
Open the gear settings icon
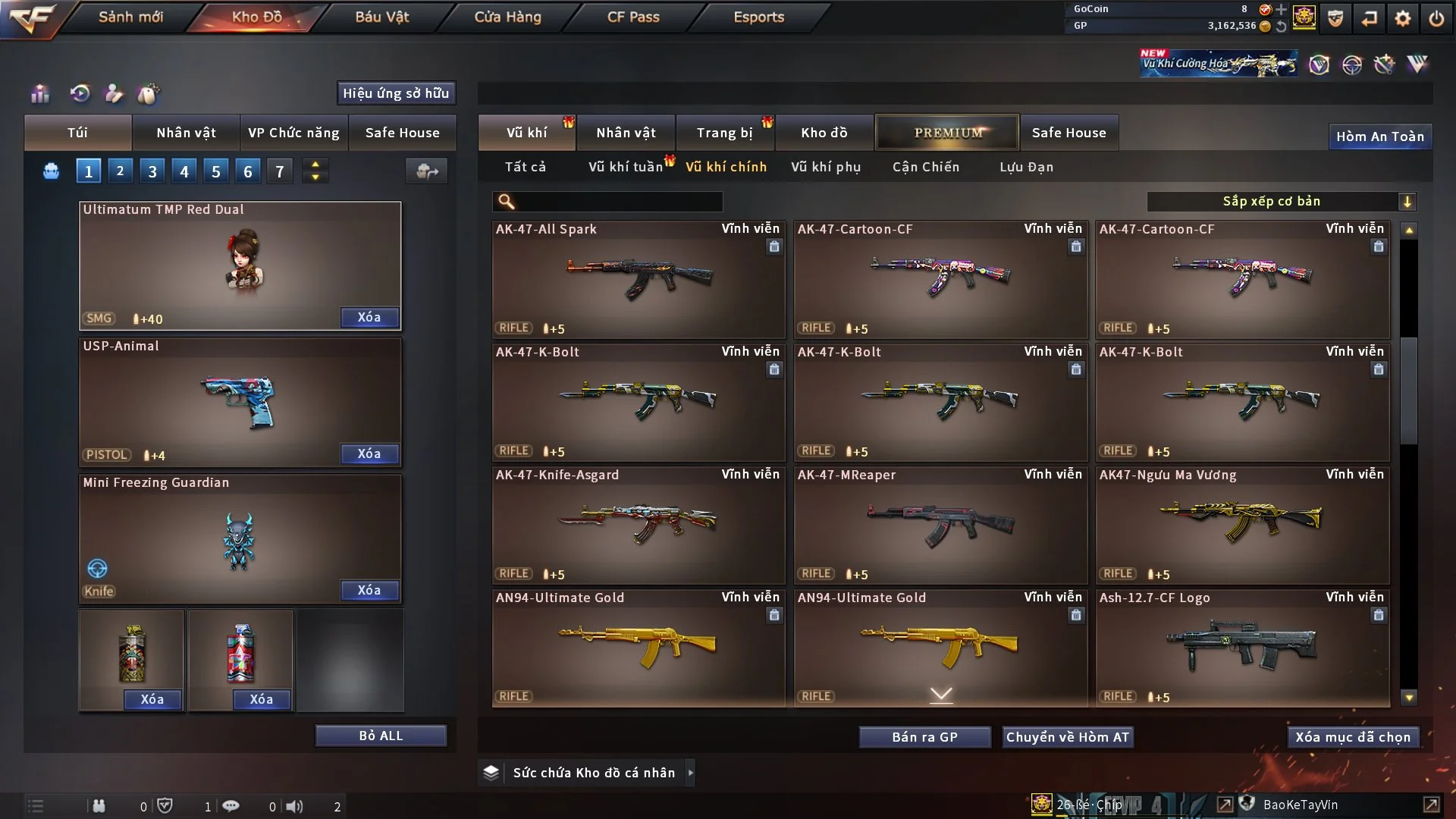click(1402, 18)
